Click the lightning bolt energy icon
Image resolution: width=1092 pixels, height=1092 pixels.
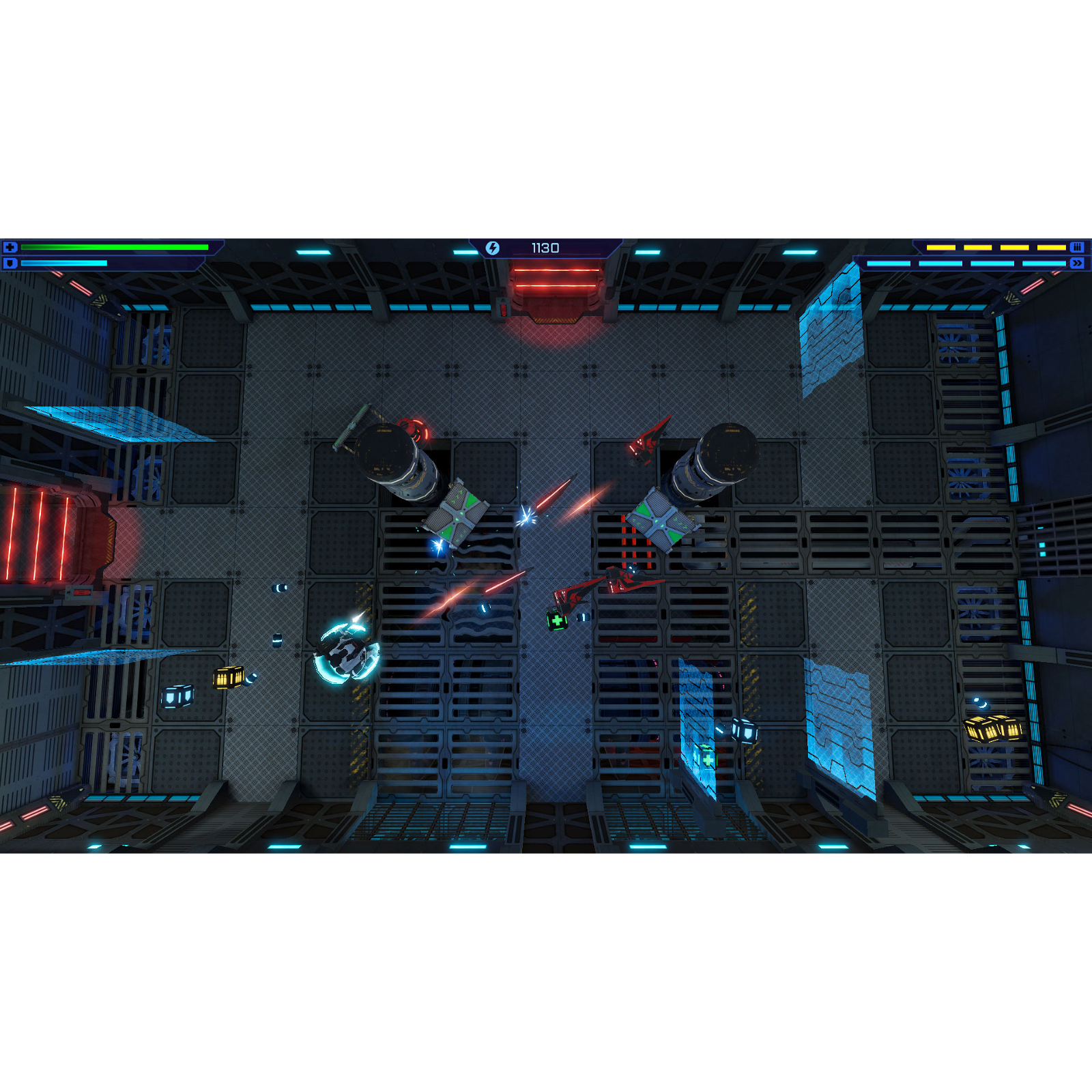pyautogui.click(x=493, y=247)
